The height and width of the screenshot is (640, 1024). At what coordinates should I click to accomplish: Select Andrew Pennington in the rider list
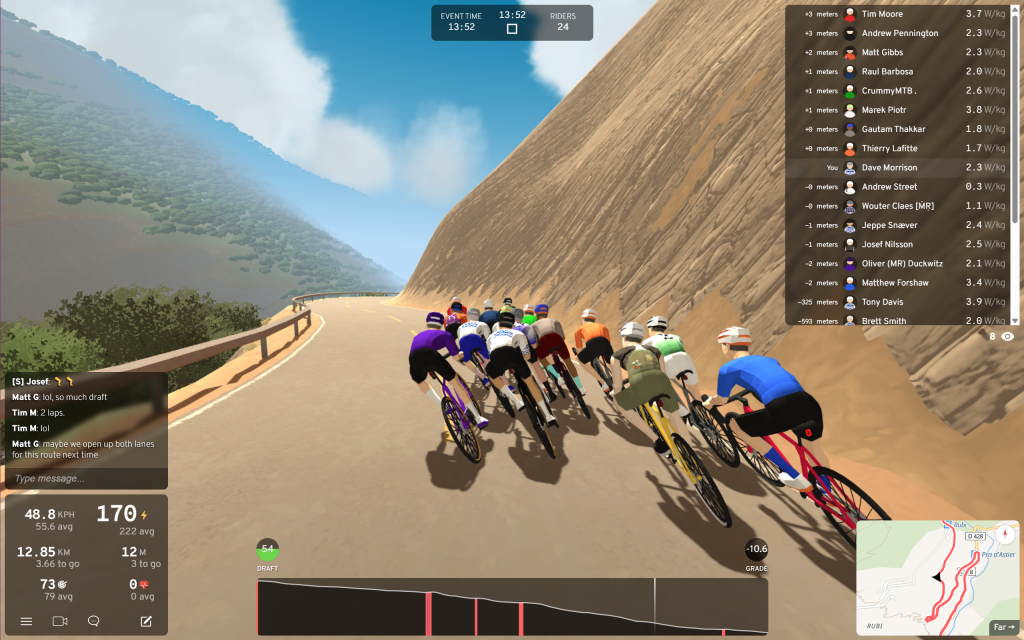coord(900,33)
